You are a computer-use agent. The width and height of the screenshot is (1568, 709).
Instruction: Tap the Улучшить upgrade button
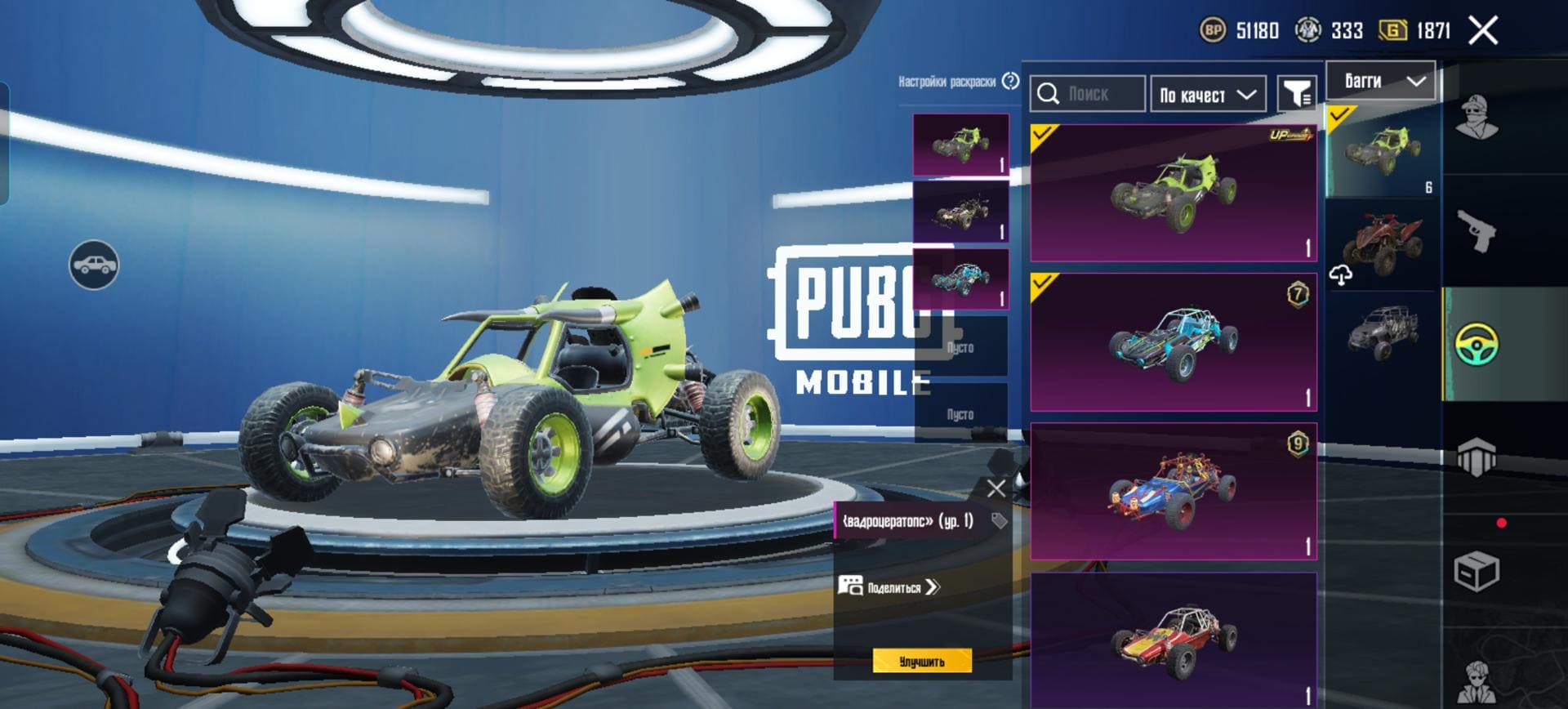point(922,662)
